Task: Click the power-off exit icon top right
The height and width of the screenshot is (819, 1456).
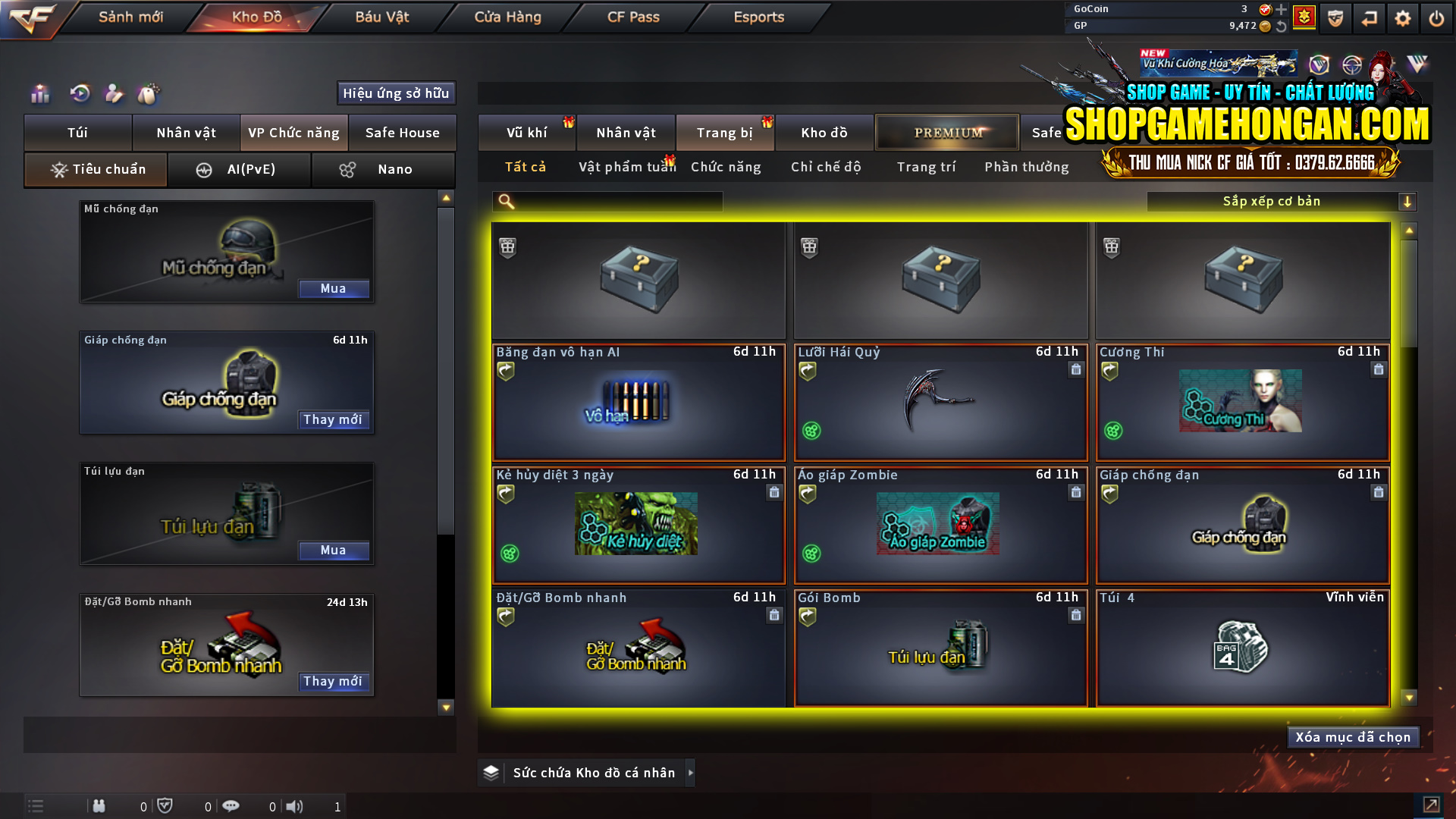Action: [1436, 18]
